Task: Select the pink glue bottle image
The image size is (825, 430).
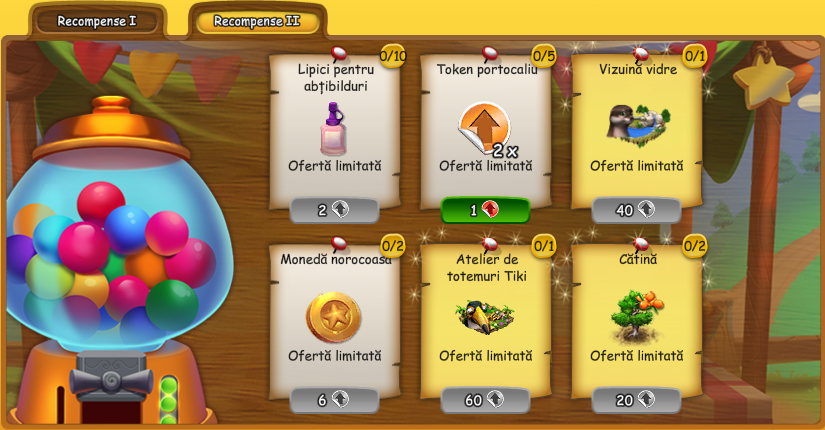Action: [334, 129]
